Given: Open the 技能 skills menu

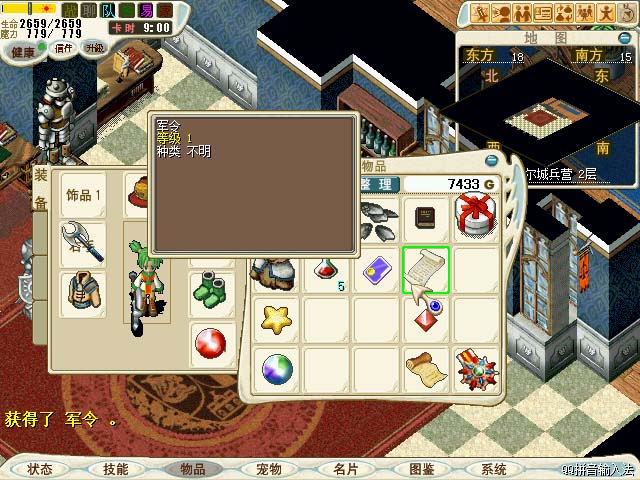Looking at the screenshot, I should tap(115, 469).
